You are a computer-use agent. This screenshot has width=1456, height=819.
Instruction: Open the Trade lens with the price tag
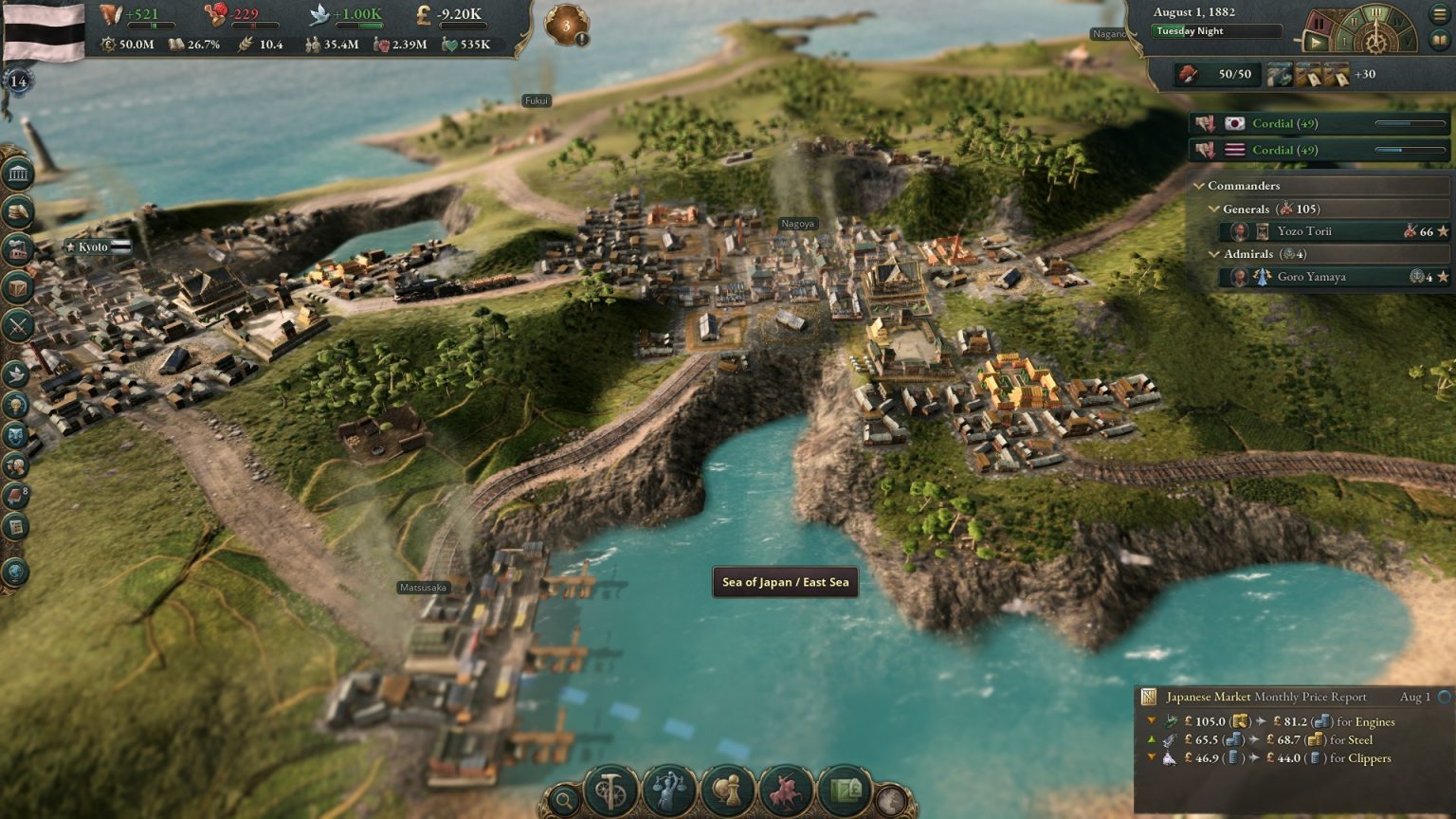846,790
